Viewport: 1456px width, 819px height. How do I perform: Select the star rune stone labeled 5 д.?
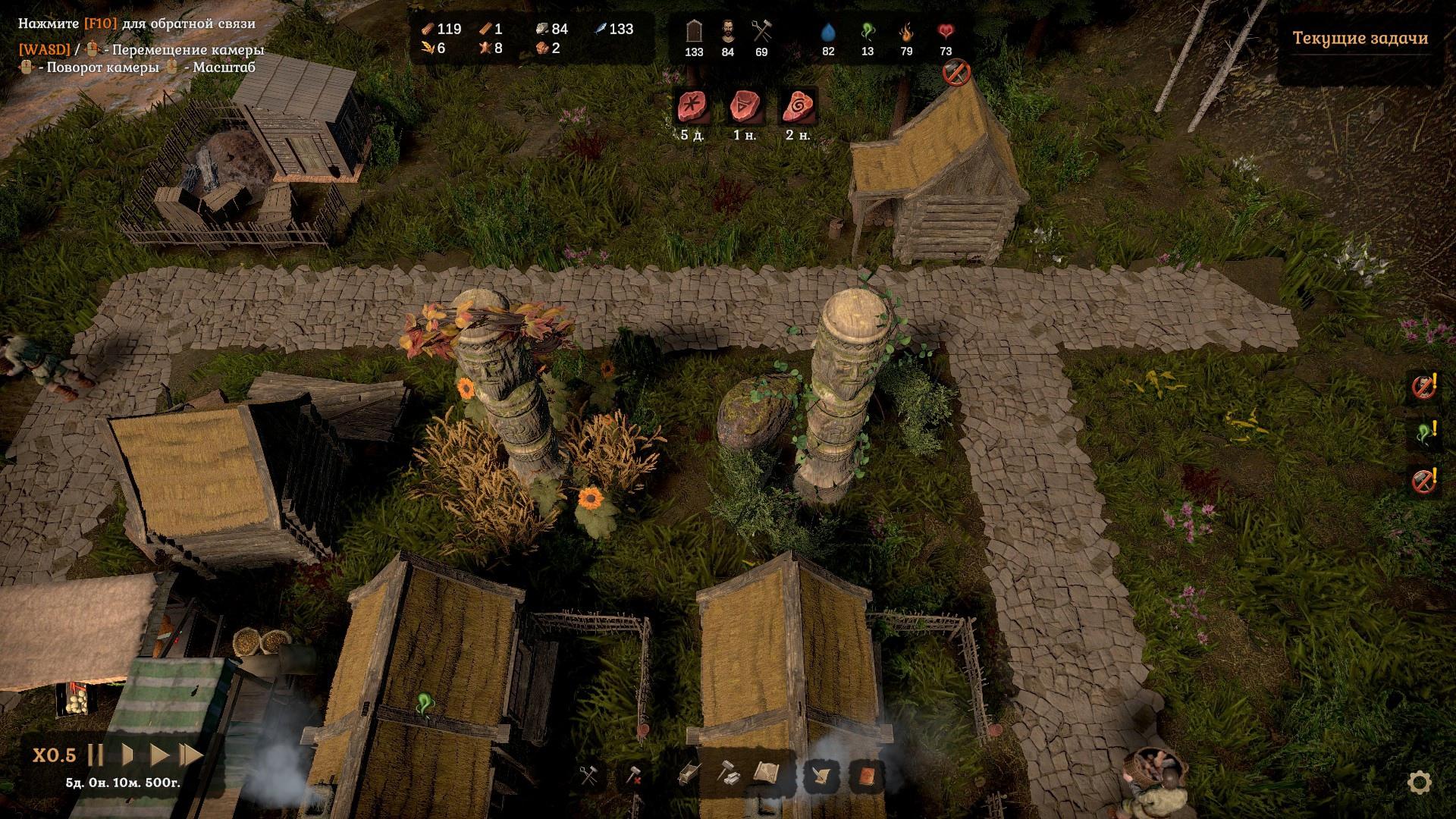click(692, 107)
